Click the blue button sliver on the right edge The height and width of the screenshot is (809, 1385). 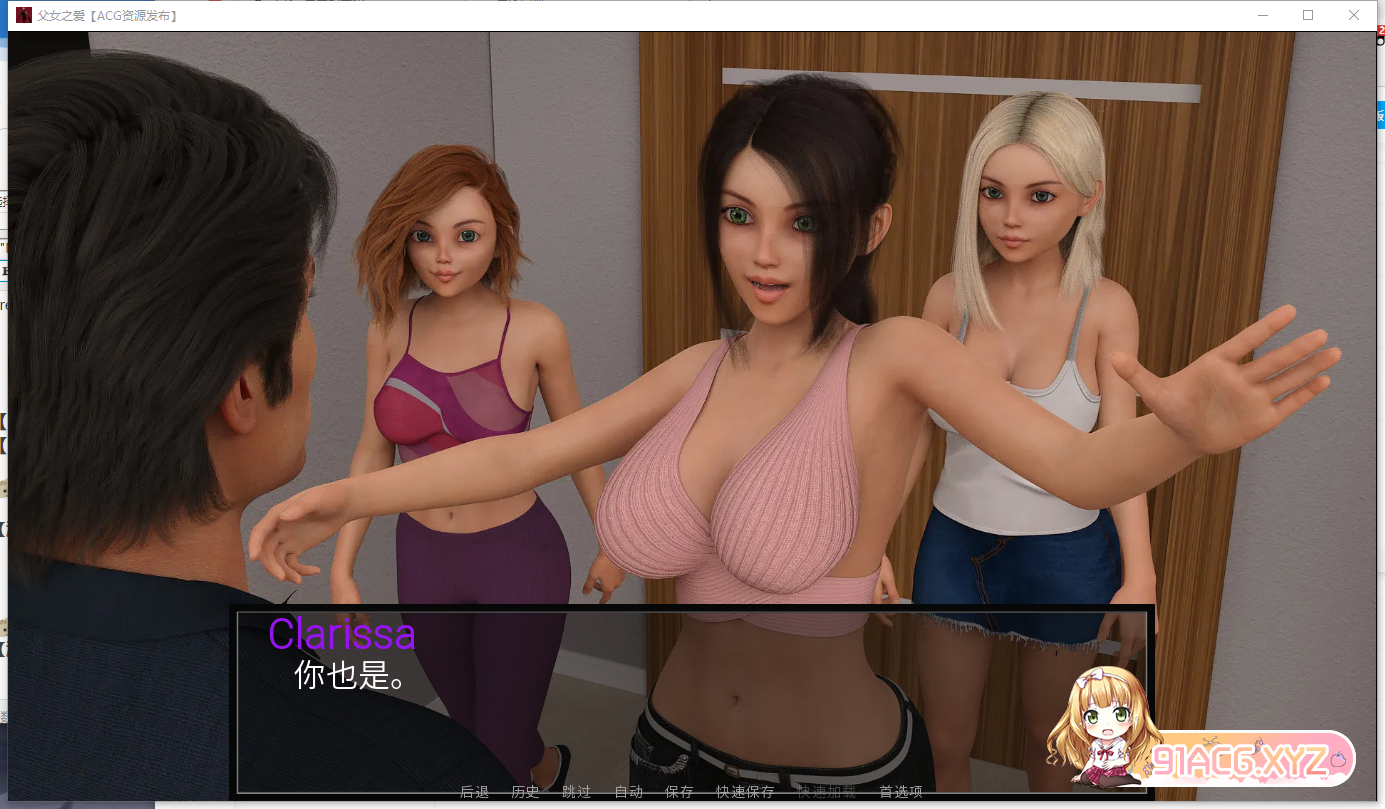[x=1381, y=116]
